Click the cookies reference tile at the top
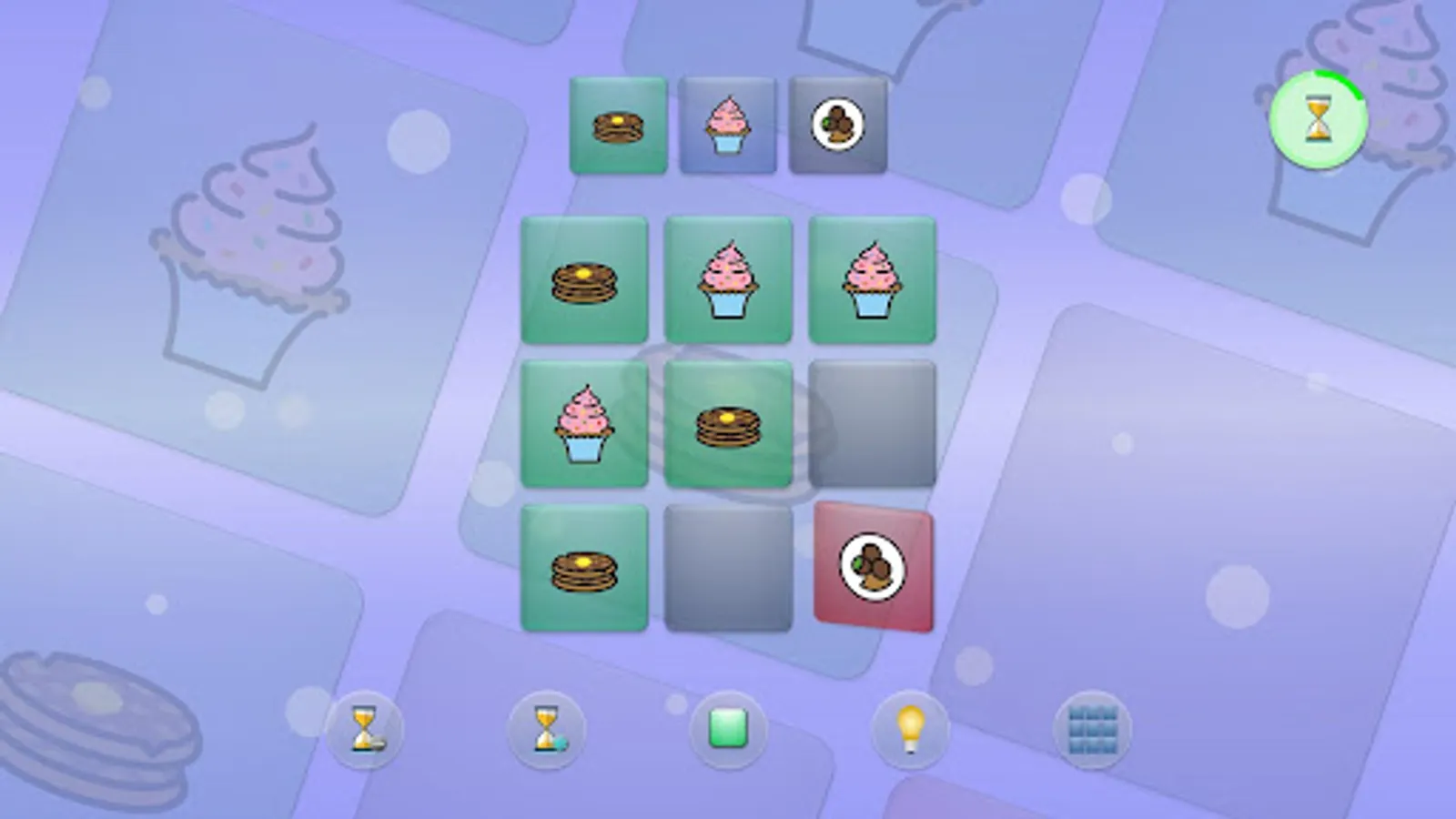 tap(838, 125)
